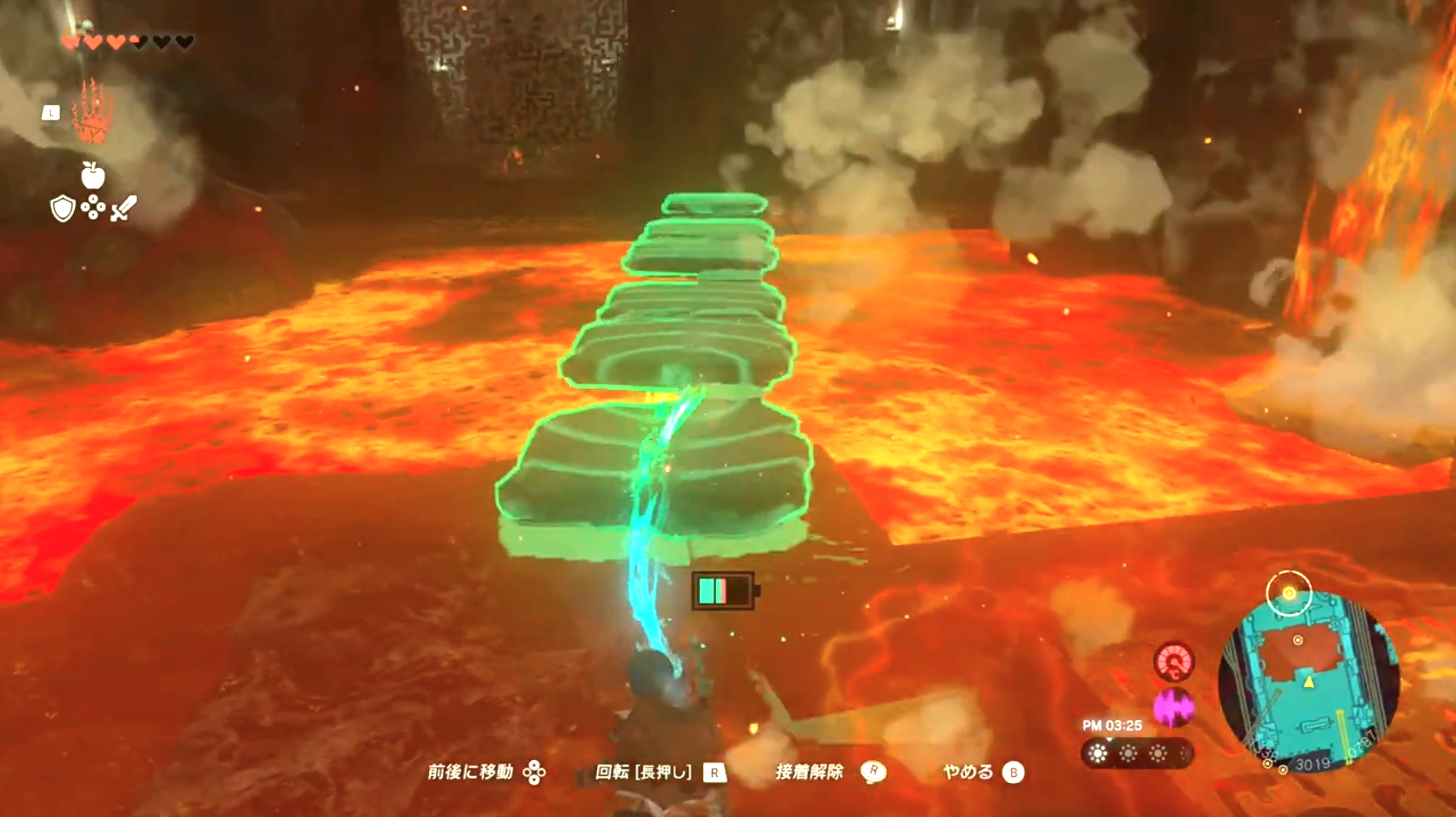This screenshot has height=817, width=1456.
Task: Toggle the yellow waypoint circle on minimap
Action: [1290, 591]
